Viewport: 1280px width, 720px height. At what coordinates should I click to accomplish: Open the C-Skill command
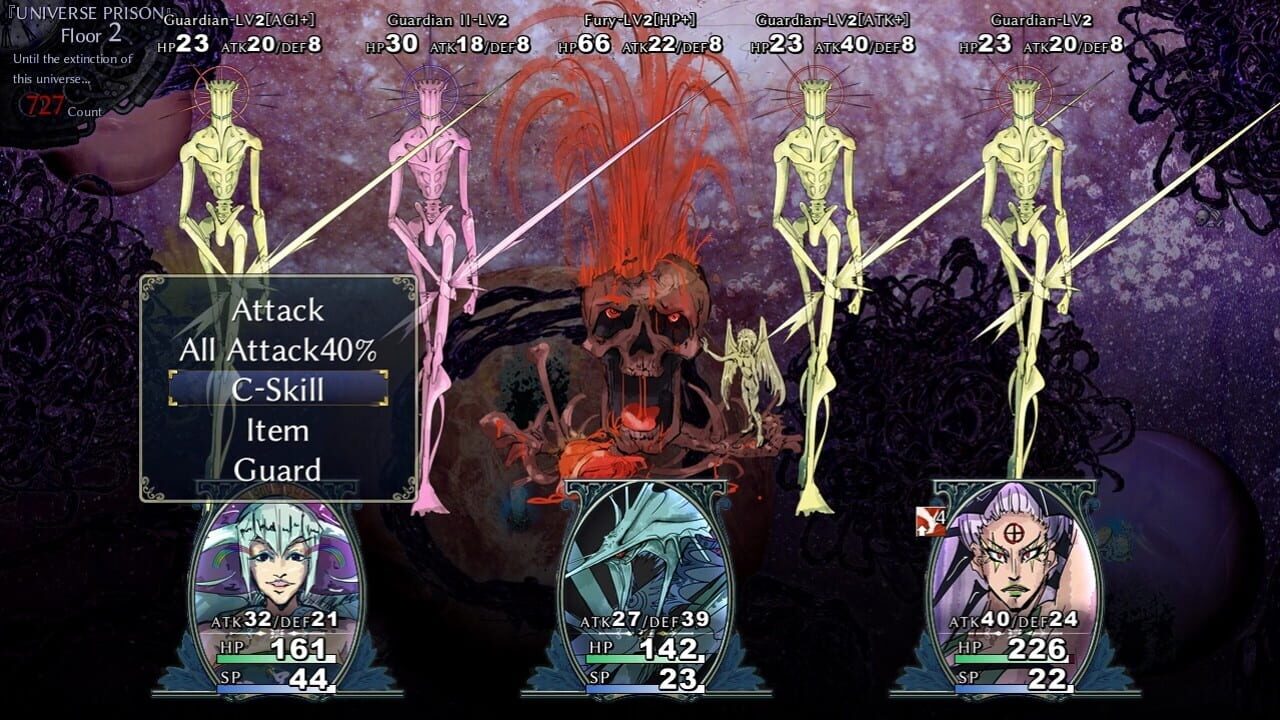[278, 389]
